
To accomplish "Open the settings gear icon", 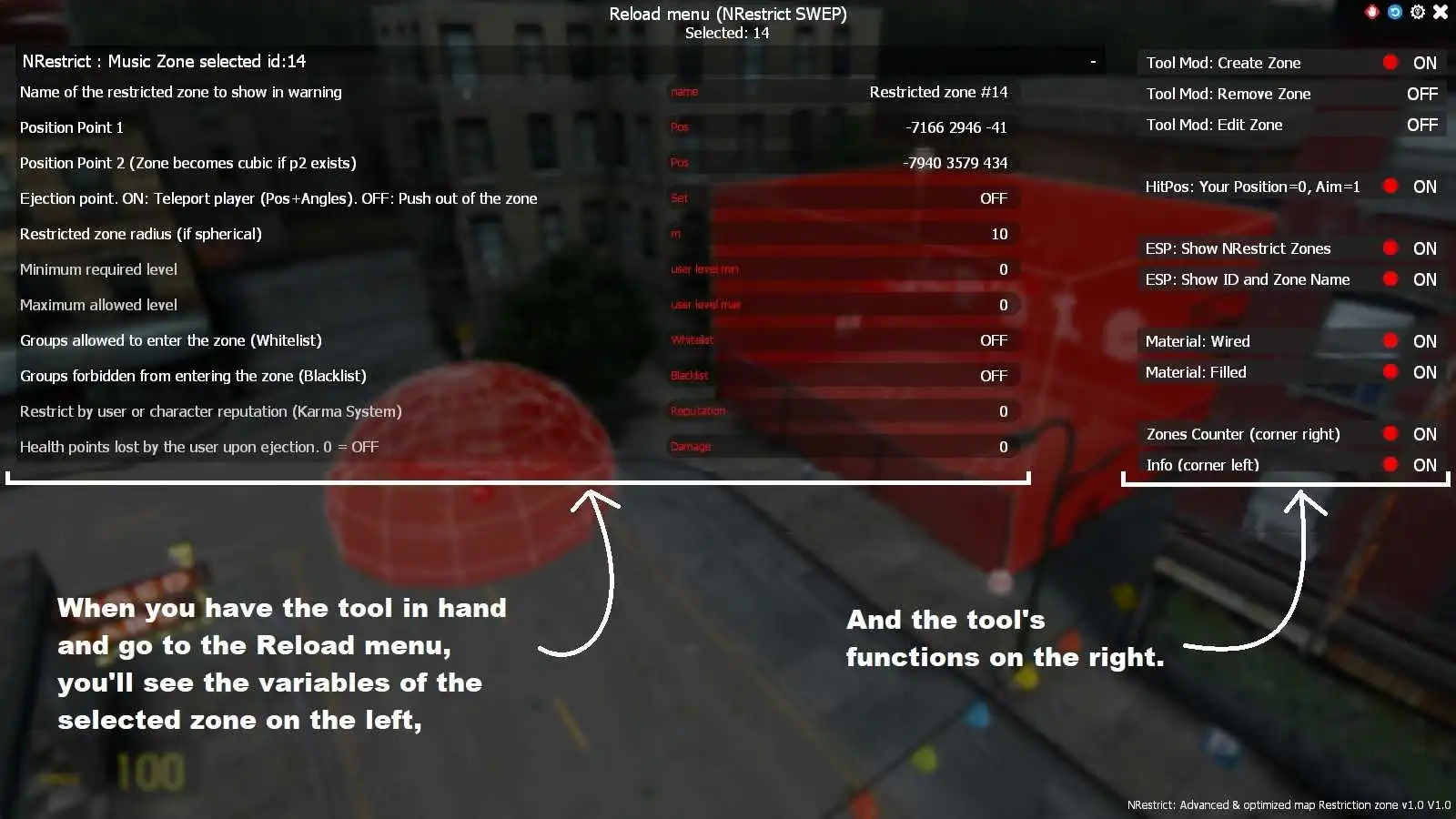I will (x=1417, y=12).
